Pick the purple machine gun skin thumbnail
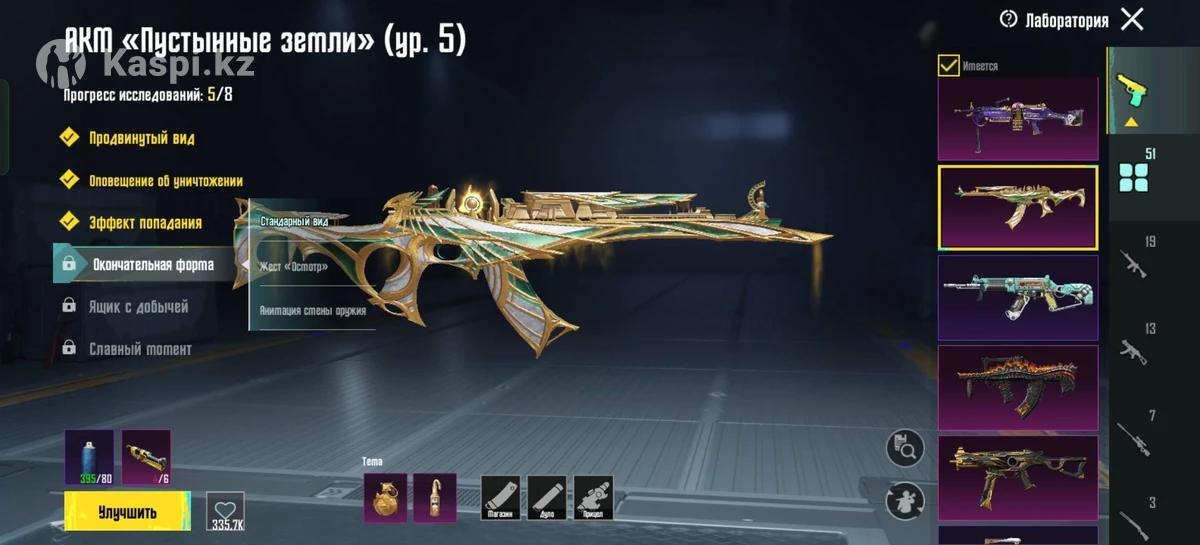The height and width of the screenshot is (545, 1200). [1017, 119]
